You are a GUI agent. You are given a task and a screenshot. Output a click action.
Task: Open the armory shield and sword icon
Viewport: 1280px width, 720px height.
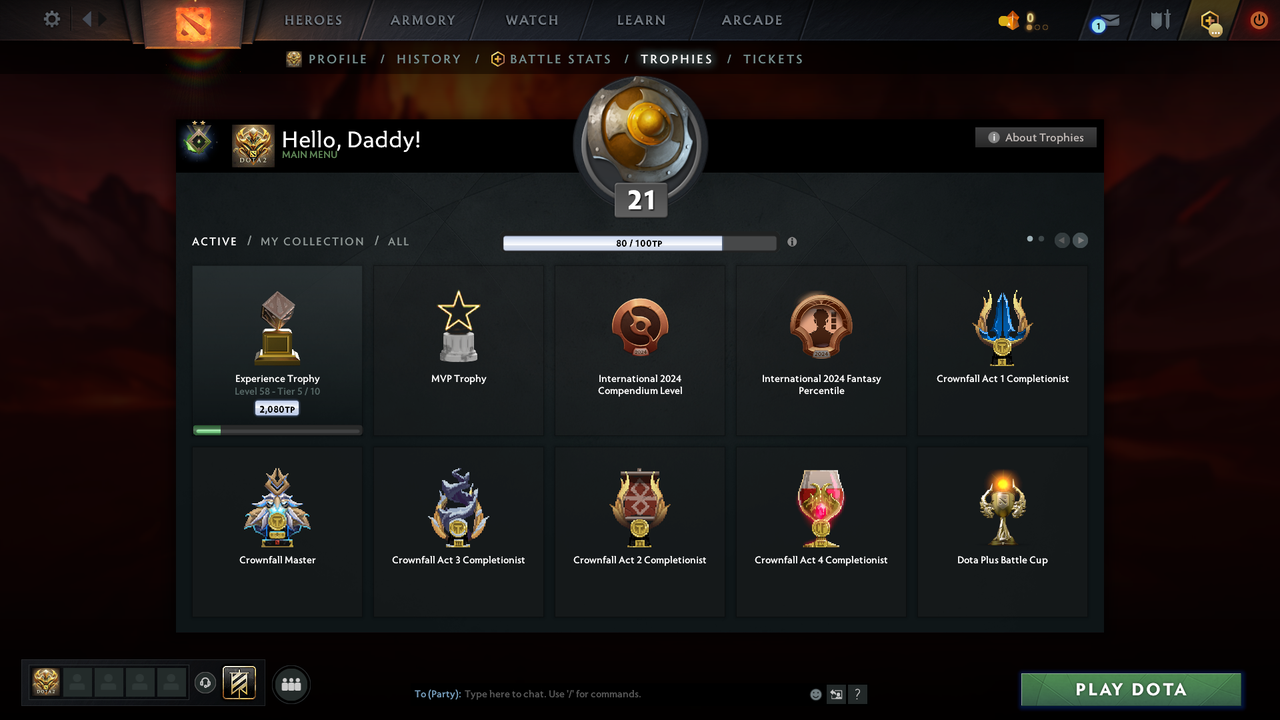[1159, 20]
